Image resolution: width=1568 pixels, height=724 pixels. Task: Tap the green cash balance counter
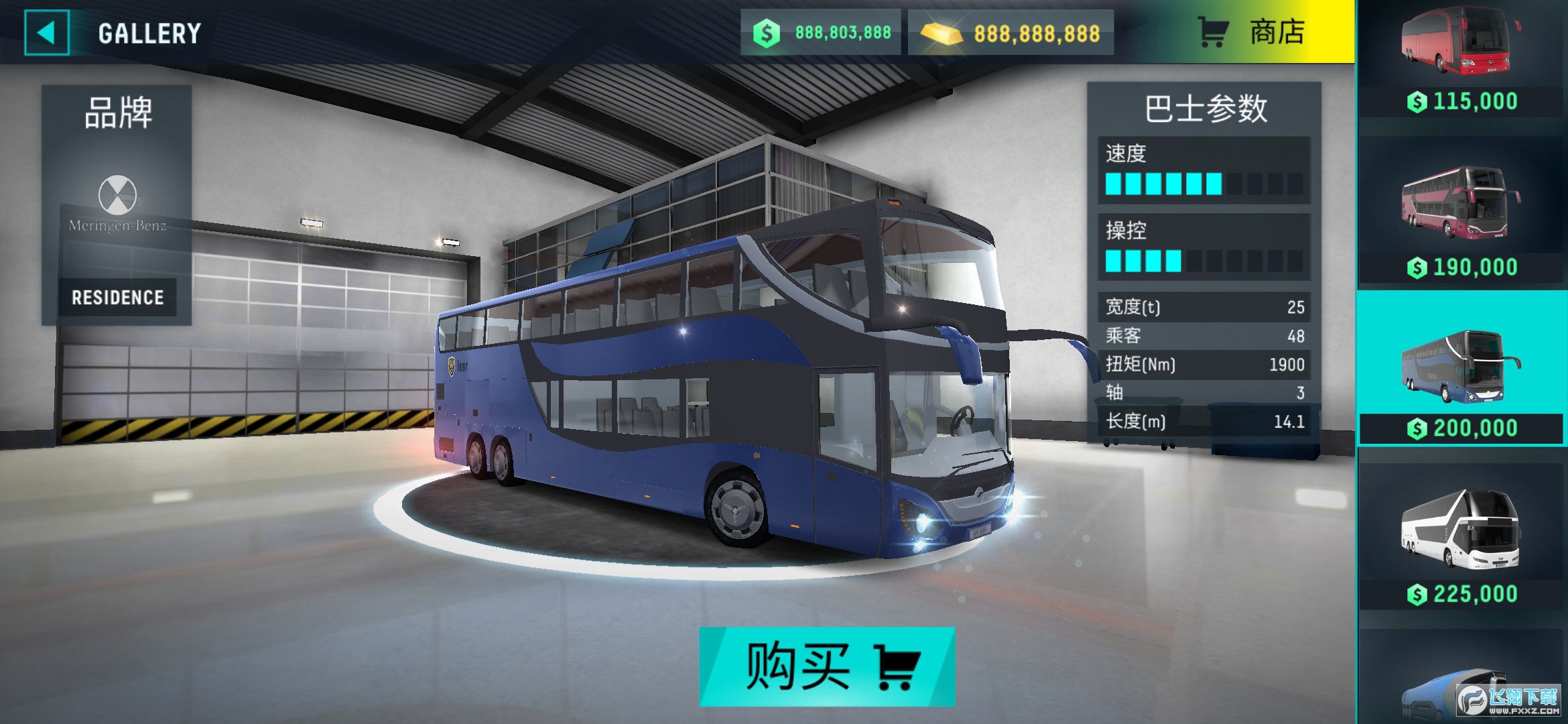(x=822, y=32)
